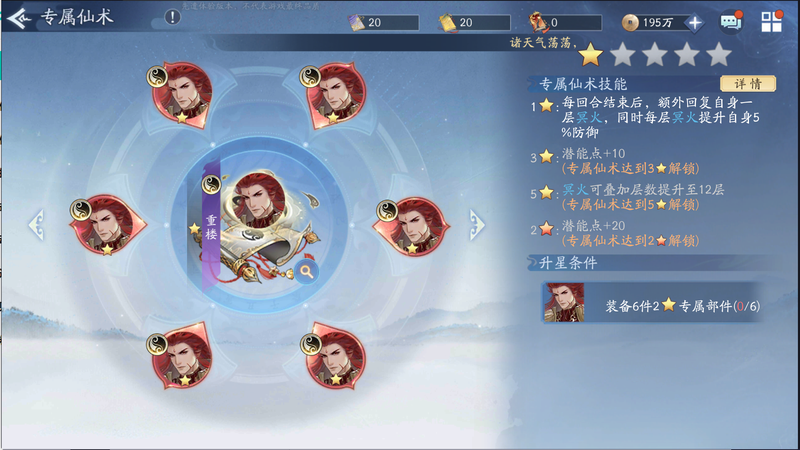Click the character portrait in 升星条件
The height and width of the screenshot is (450, 800).
[x=564, y=303]
